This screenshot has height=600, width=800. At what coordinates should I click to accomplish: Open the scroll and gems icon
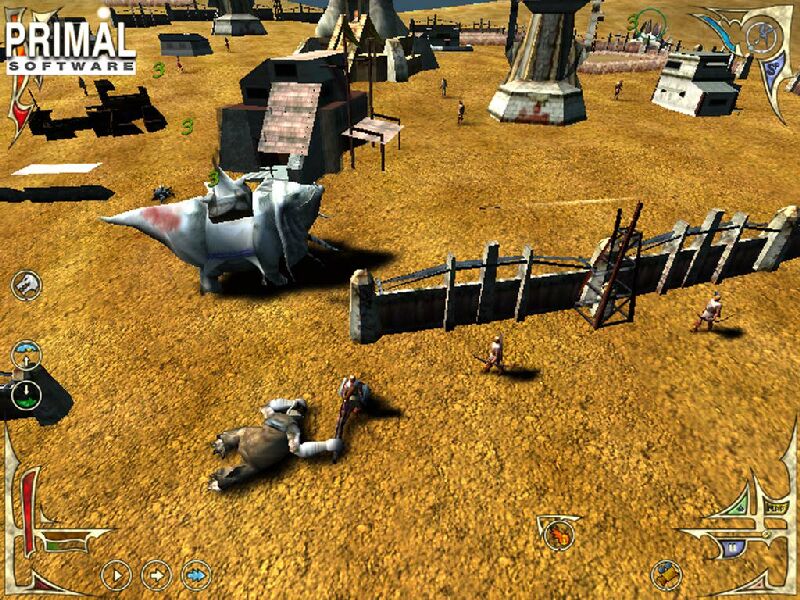[665, 574]
